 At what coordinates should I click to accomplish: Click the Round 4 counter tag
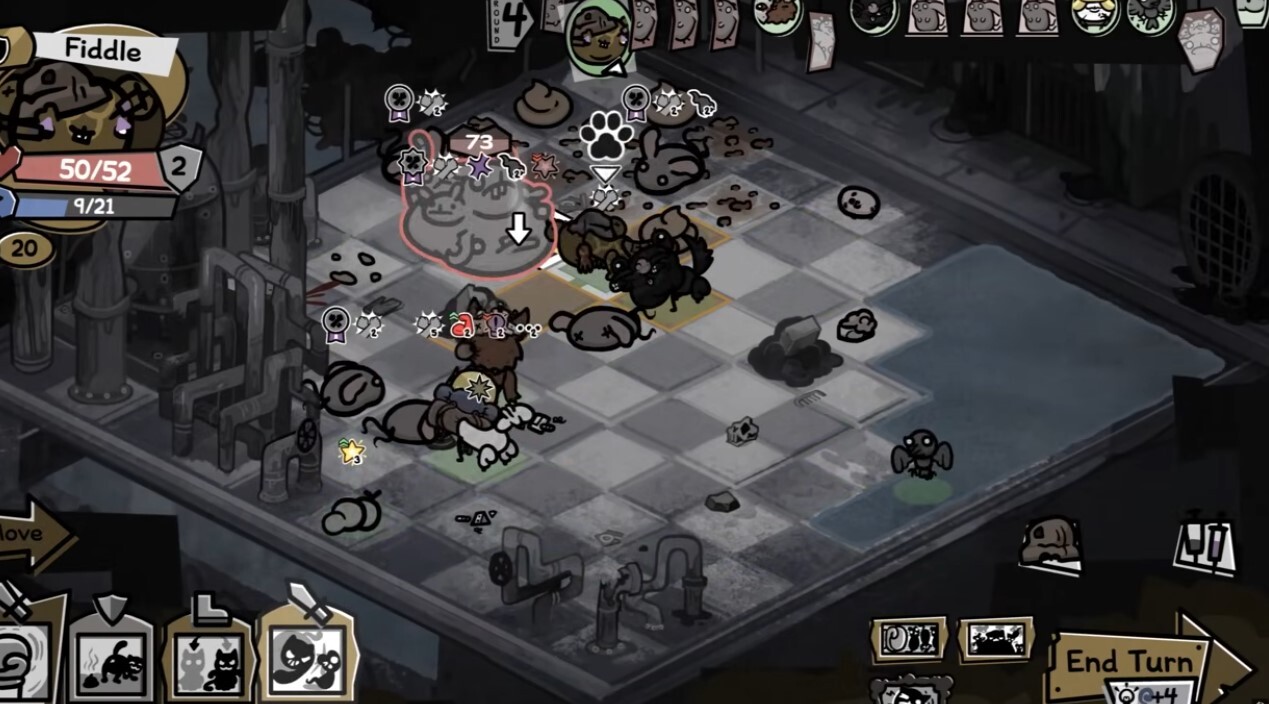(x=511, y=20)
